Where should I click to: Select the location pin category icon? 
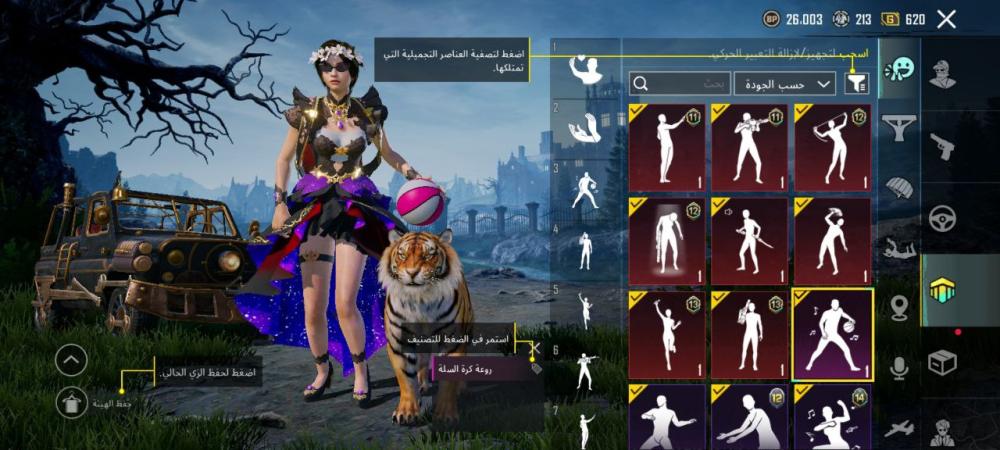(x=899, y=308)
